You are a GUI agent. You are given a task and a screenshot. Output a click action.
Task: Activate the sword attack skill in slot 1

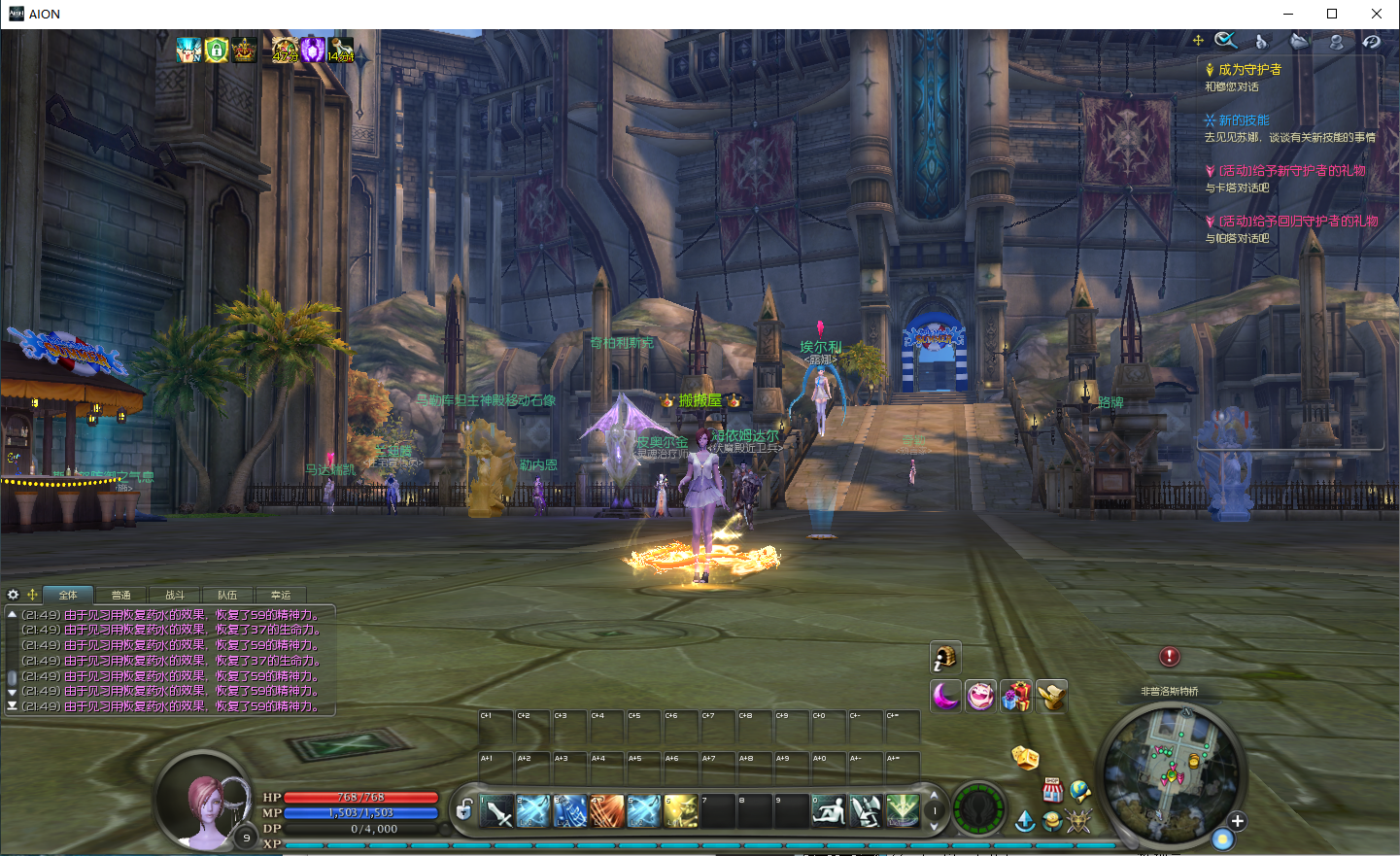(x=496, y=811)
